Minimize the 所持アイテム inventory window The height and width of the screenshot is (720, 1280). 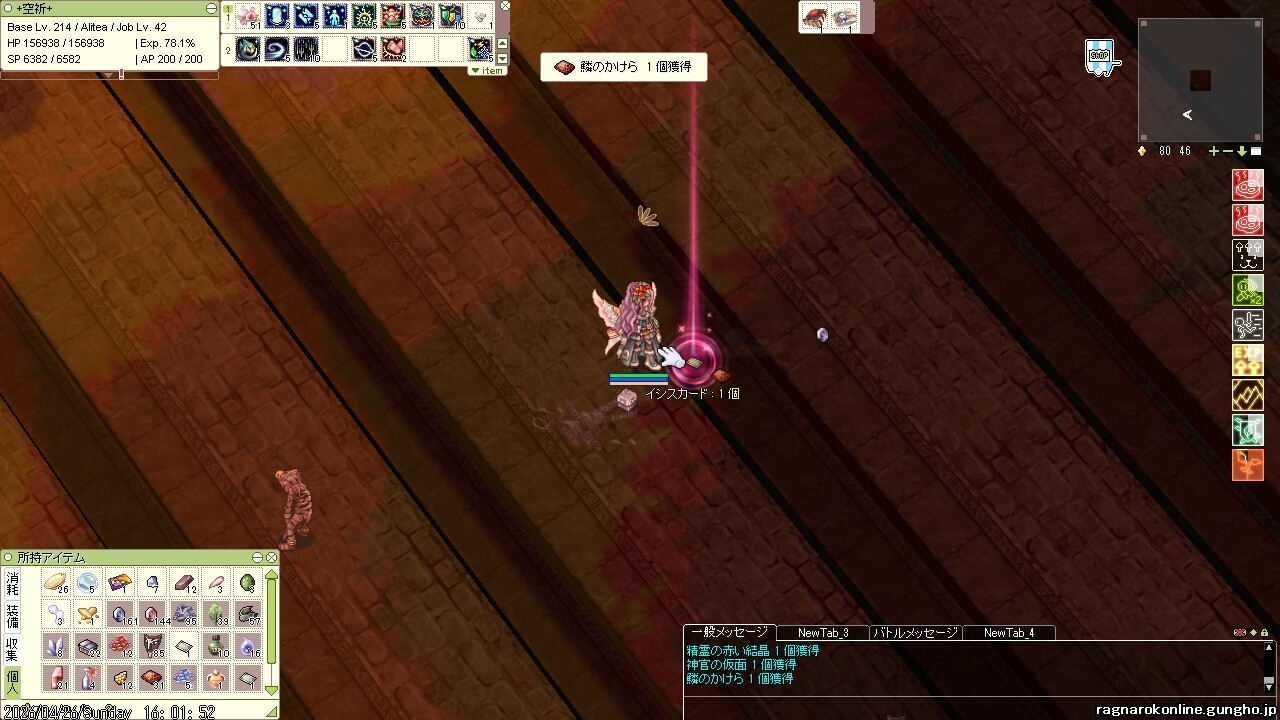coord(257,557)
